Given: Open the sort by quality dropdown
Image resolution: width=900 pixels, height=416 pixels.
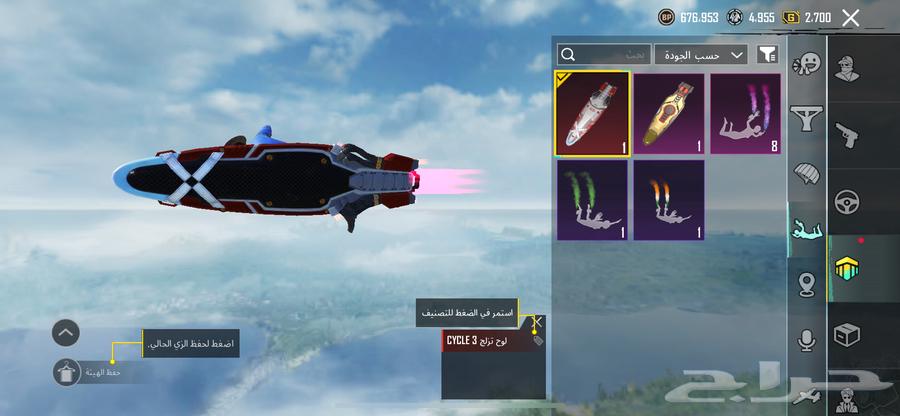Looking at the screenshot, I should click(702, 54).
